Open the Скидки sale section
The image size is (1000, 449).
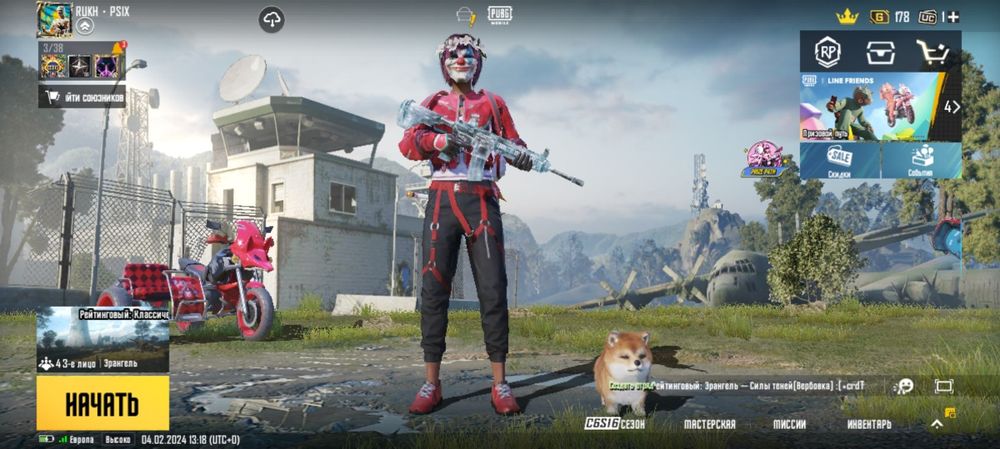click(x=840, y=160)
